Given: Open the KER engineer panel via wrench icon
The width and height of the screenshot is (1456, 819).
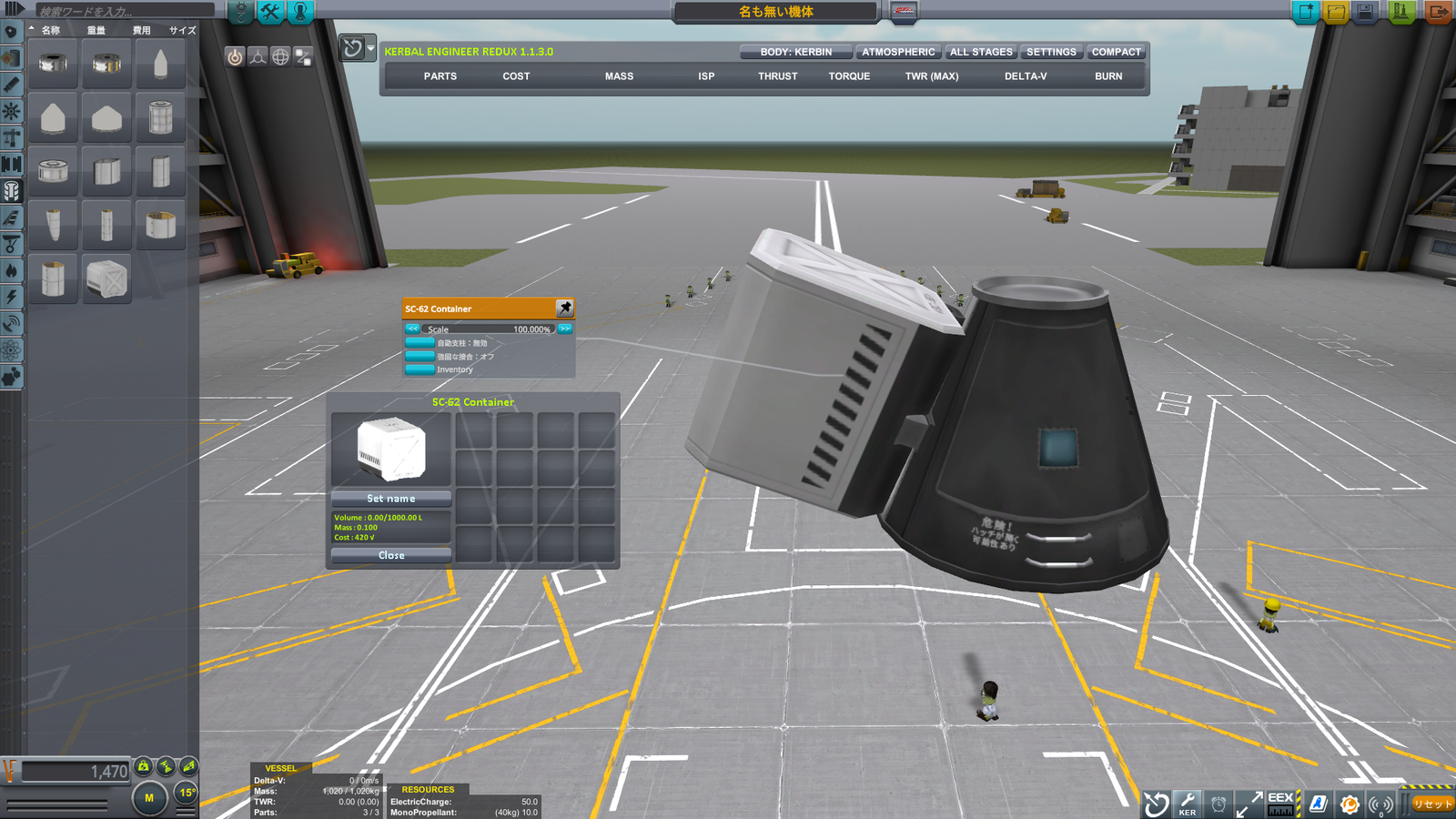Looking at the screenshot, I should [1185, 804].
